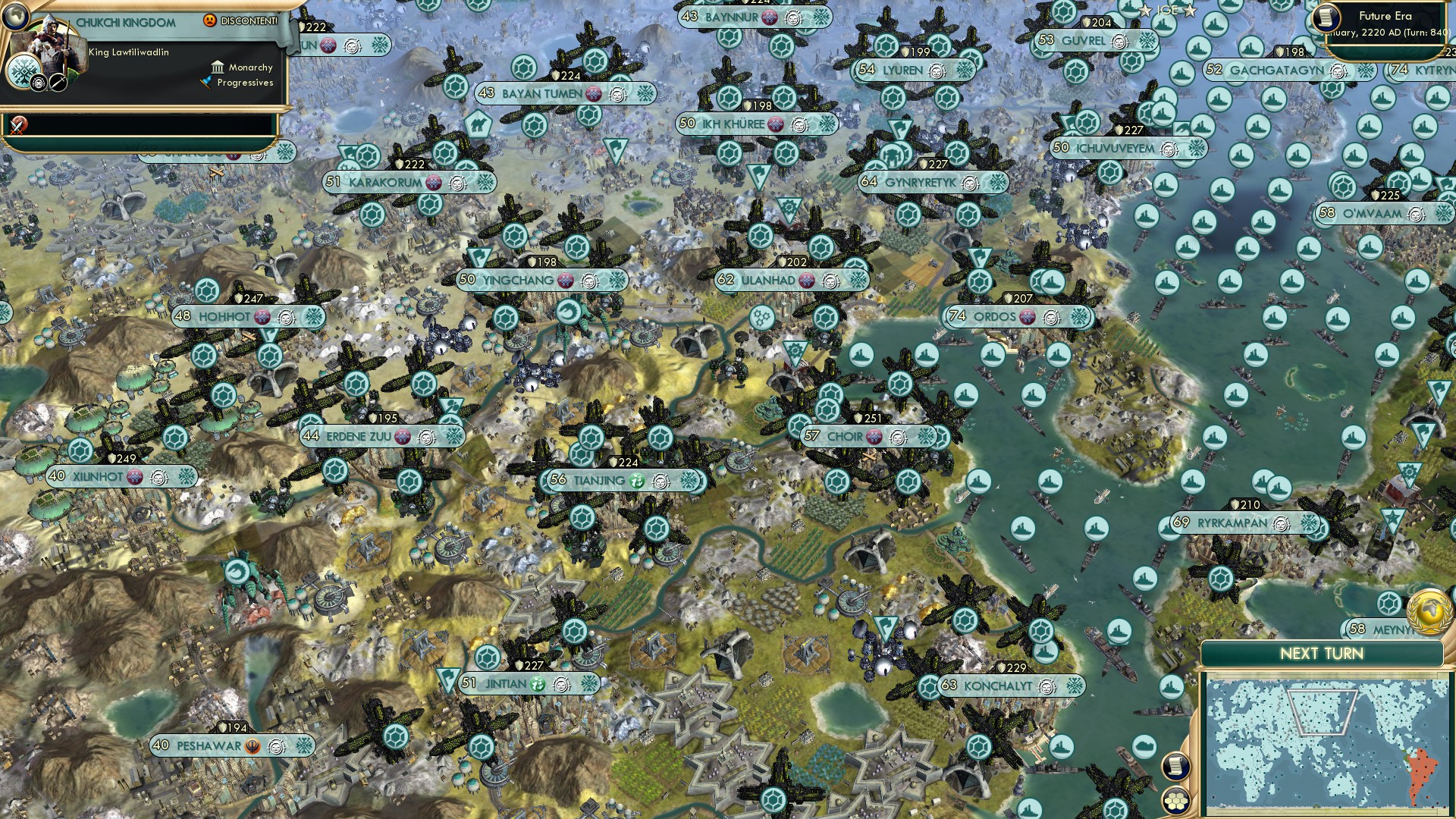Screen dimensions: 1456x819
Task: Click Peshawar's occupation fist icon
Action: [x=252, y=746]
